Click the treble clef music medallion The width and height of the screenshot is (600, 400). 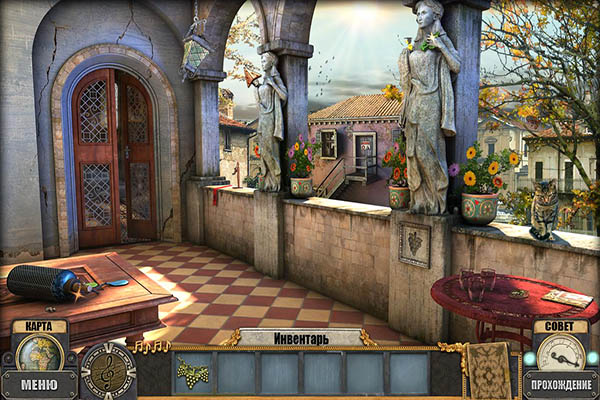point(107,370)
